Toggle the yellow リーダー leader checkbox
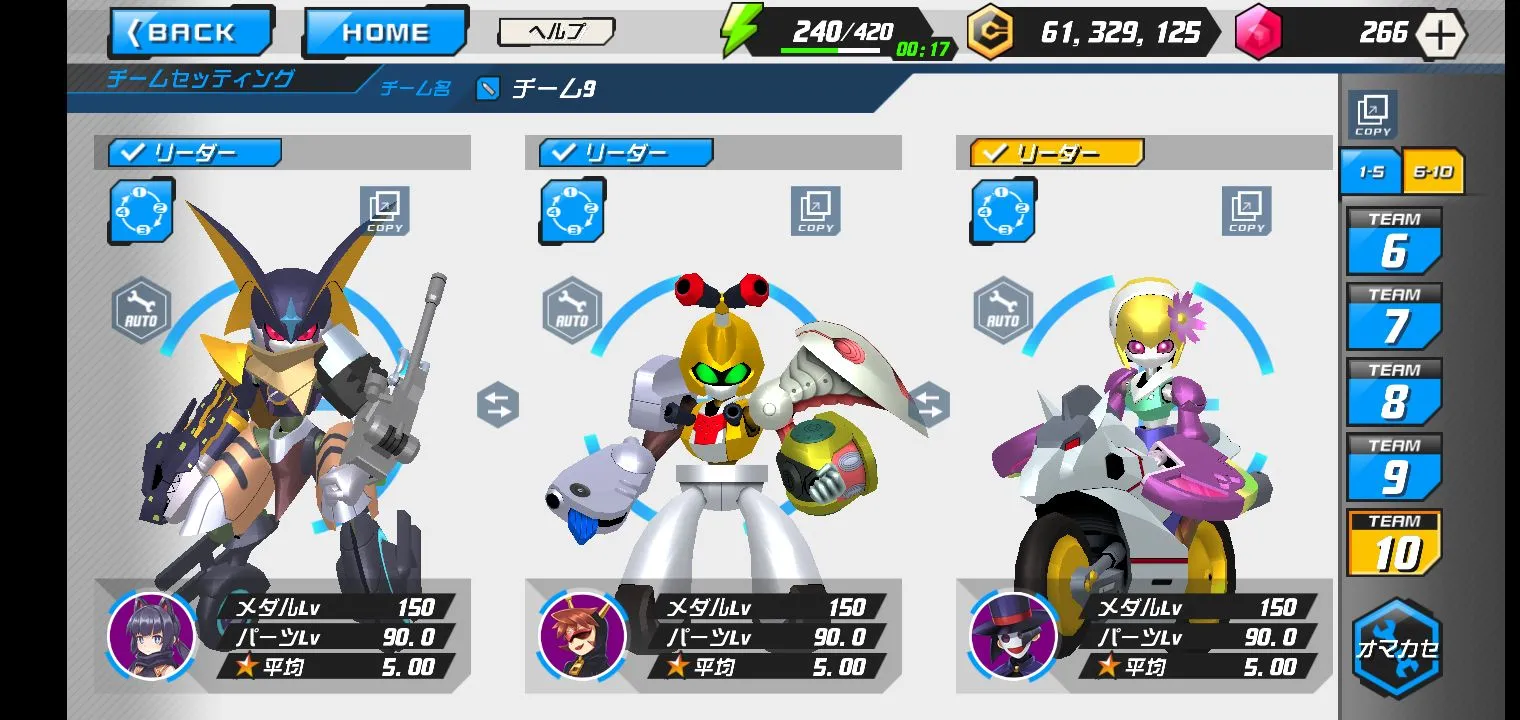 1057,153
